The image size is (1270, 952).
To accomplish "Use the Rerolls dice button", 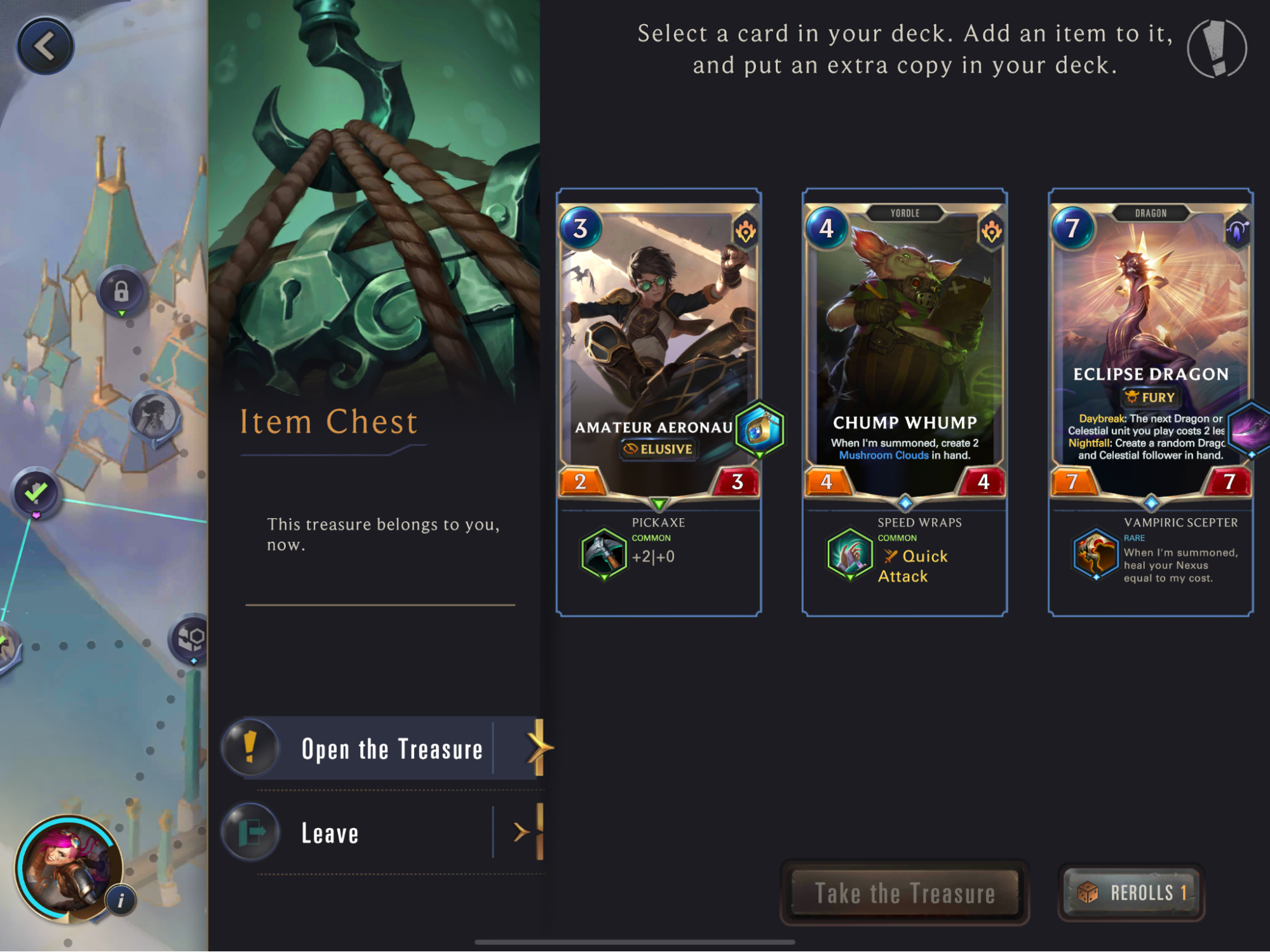I will pyautogui.click(x=1131, y=893).
